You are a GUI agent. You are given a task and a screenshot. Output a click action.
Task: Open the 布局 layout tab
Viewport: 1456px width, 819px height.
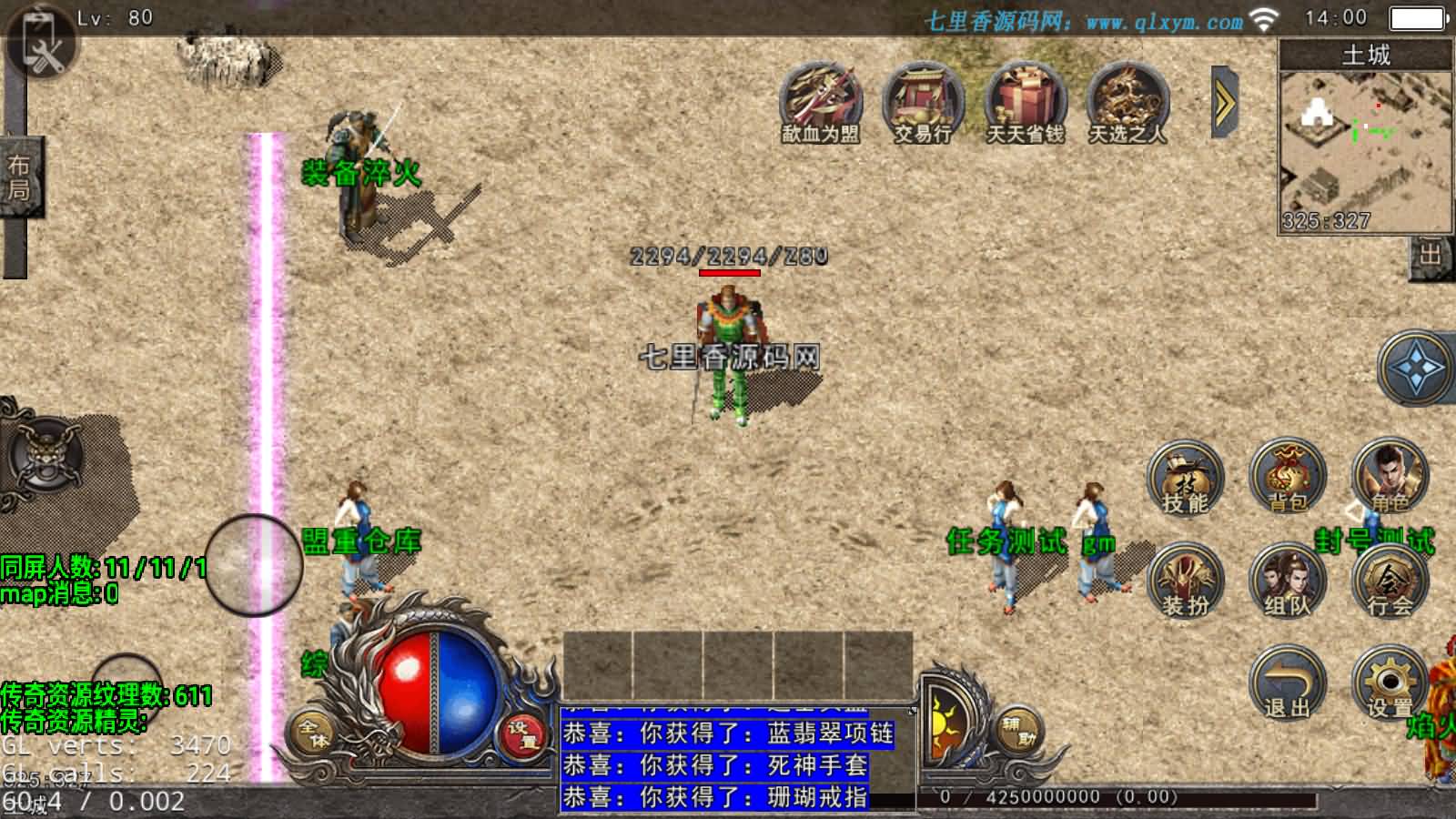coord(19,177)
